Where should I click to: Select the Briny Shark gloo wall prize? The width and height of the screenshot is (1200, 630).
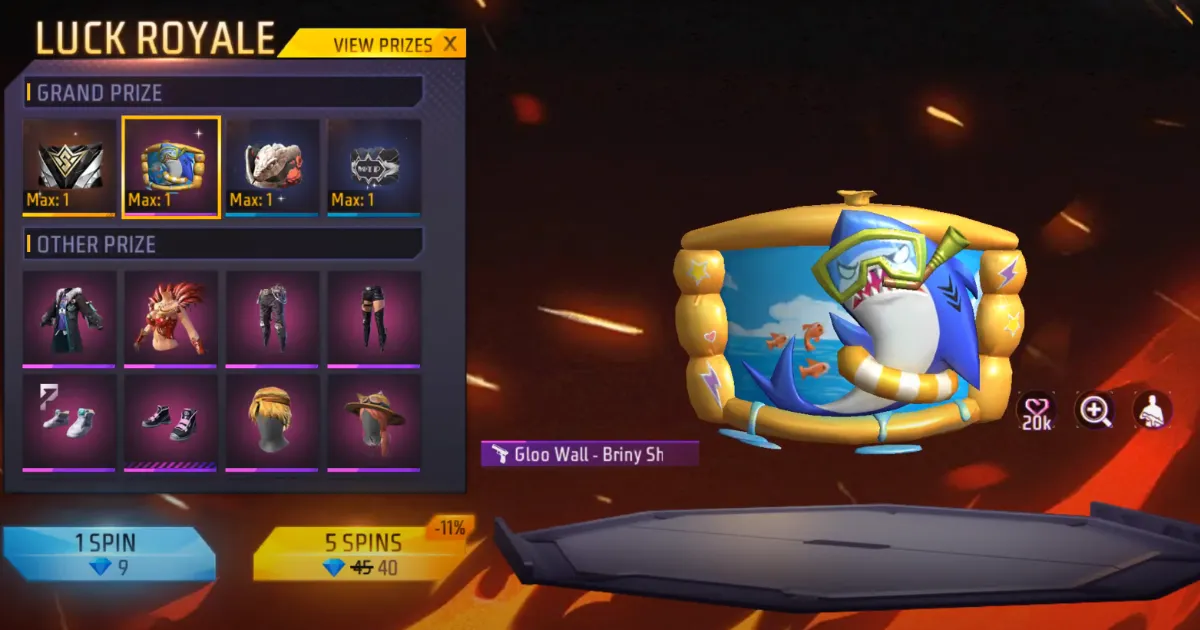[171, 166]
